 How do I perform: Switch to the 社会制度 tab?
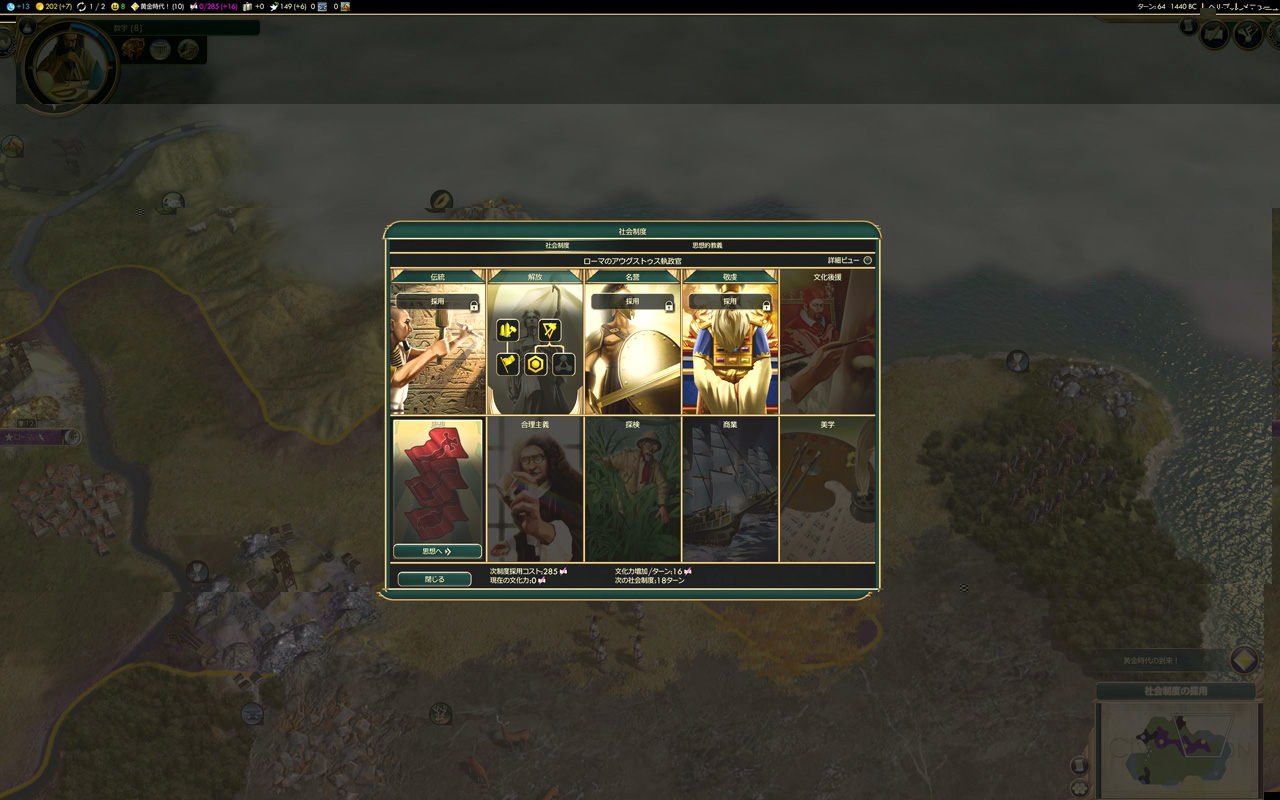pos(557,245)
